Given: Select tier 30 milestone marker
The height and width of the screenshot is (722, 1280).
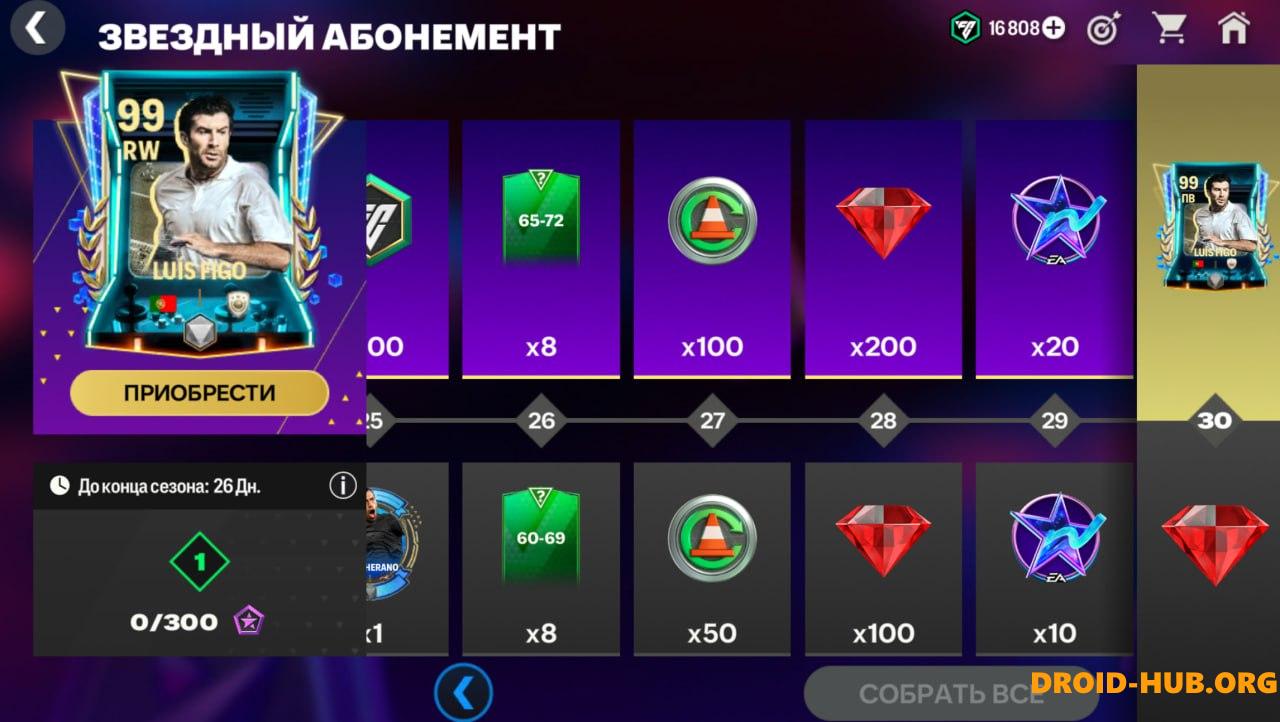Looking at the screenshot, I should click(1215, 421).
